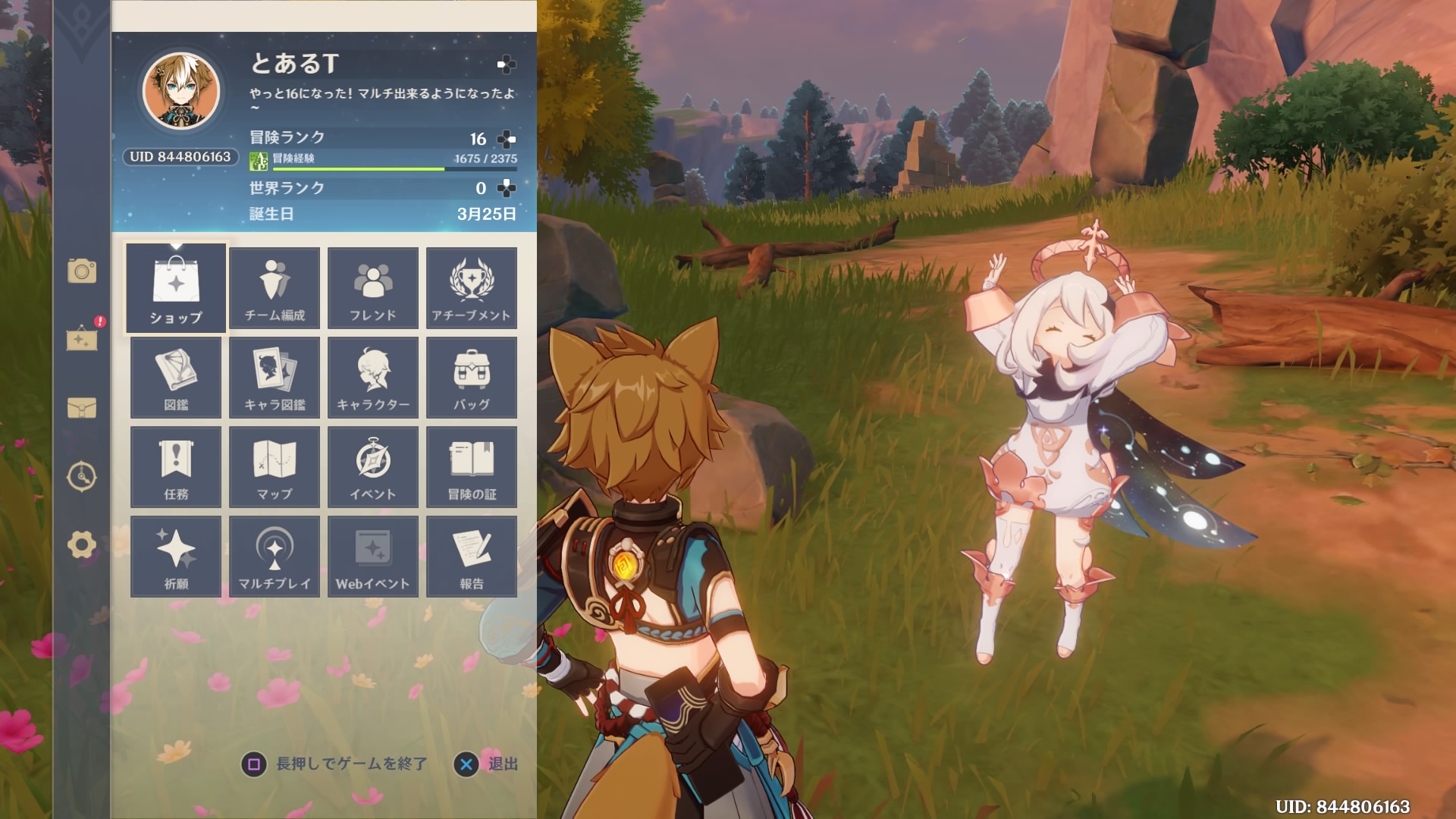Open the ショップ shop tile
1456x819 pixels.
pos(176,288)
